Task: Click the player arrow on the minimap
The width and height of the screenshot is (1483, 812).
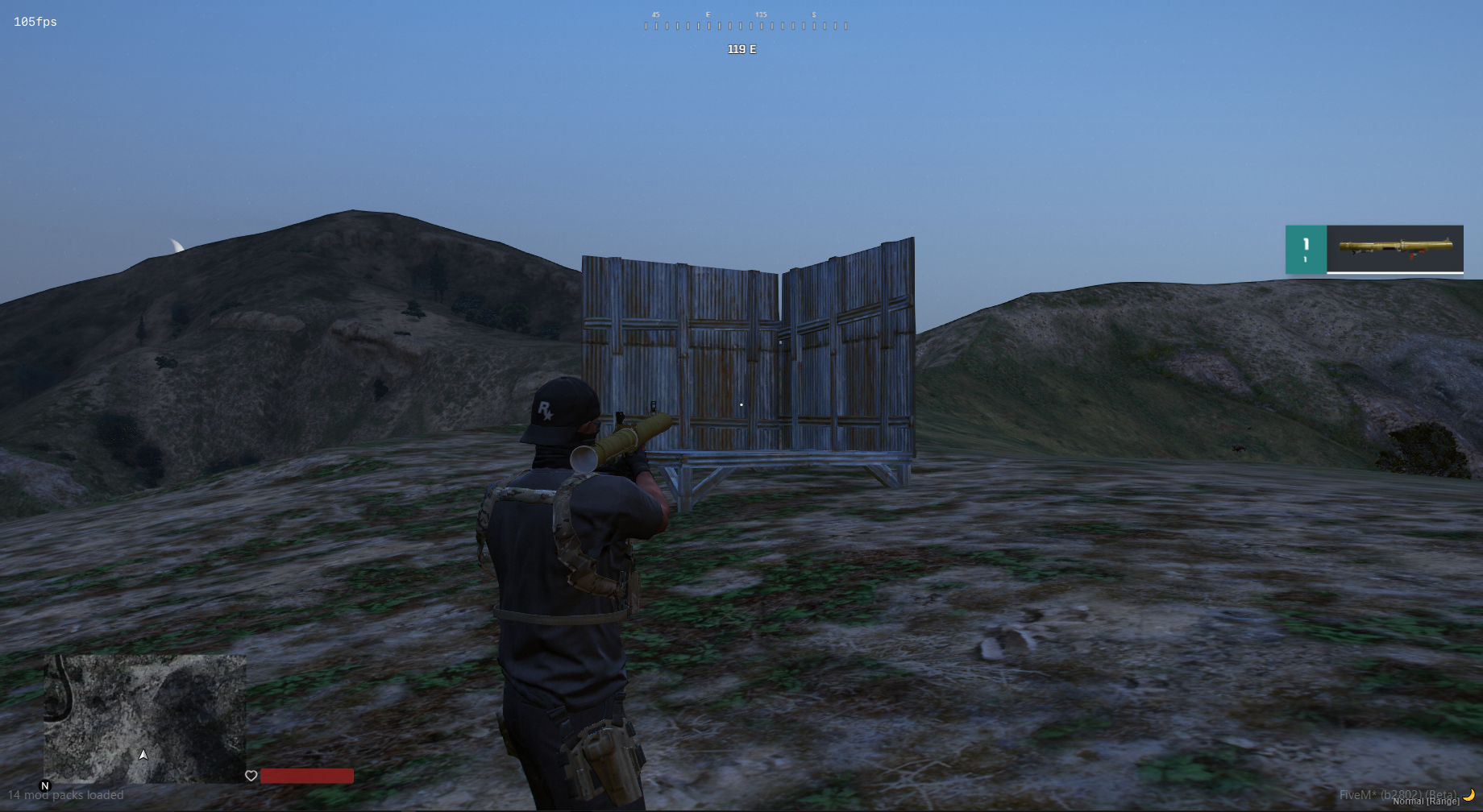Action: (143, 755)
